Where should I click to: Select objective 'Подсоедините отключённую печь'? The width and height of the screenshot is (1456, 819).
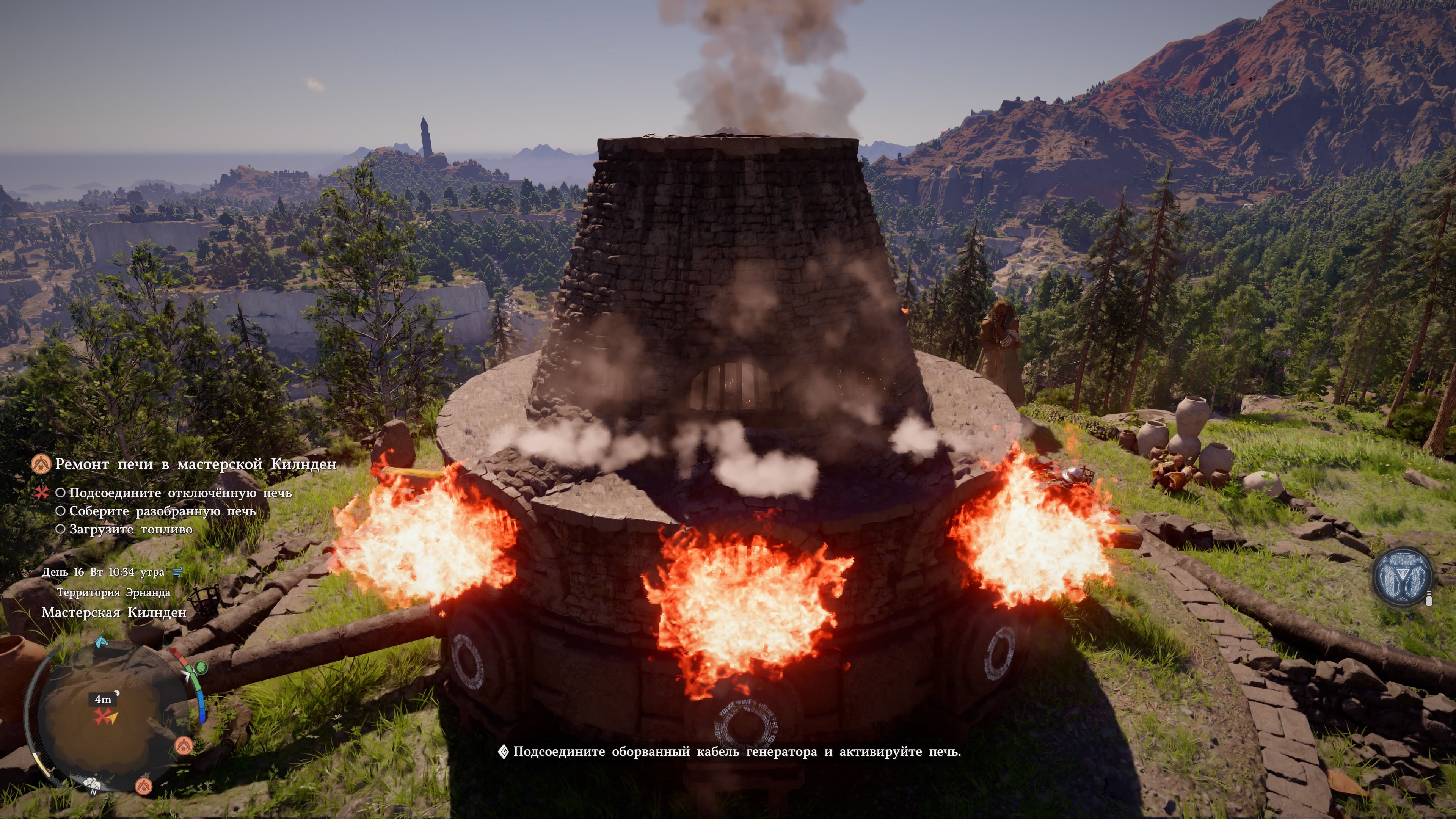[x=180, y=493]
